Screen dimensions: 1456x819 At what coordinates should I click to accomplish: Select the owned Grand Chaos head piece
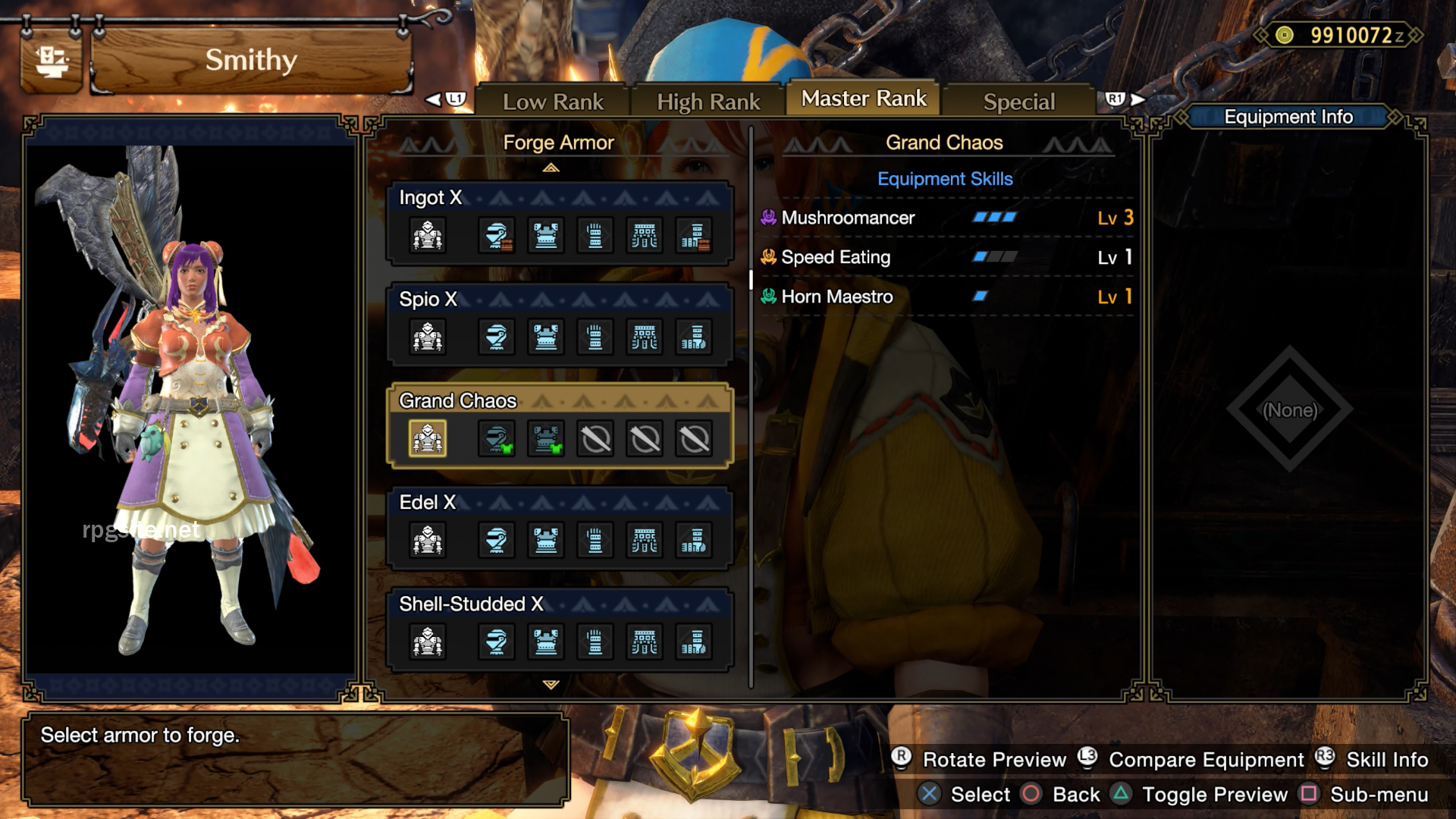tap(497, 438)
